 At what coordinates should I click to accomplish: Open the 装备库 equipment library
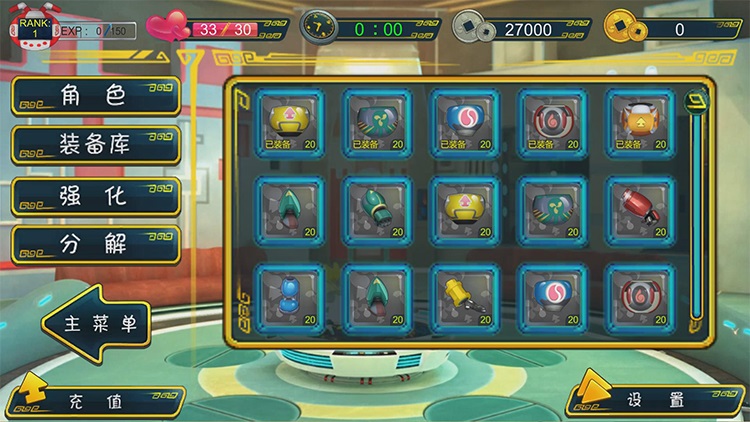[x=95, y=146]
